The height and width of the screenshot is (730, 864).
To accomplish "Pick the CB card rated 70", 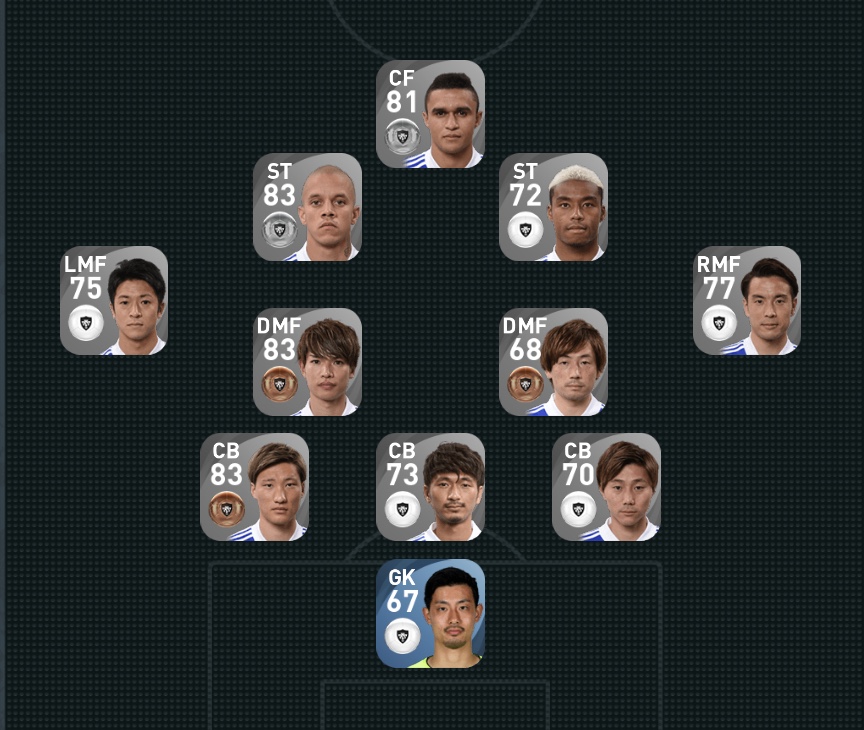I will tap(606, 487).
